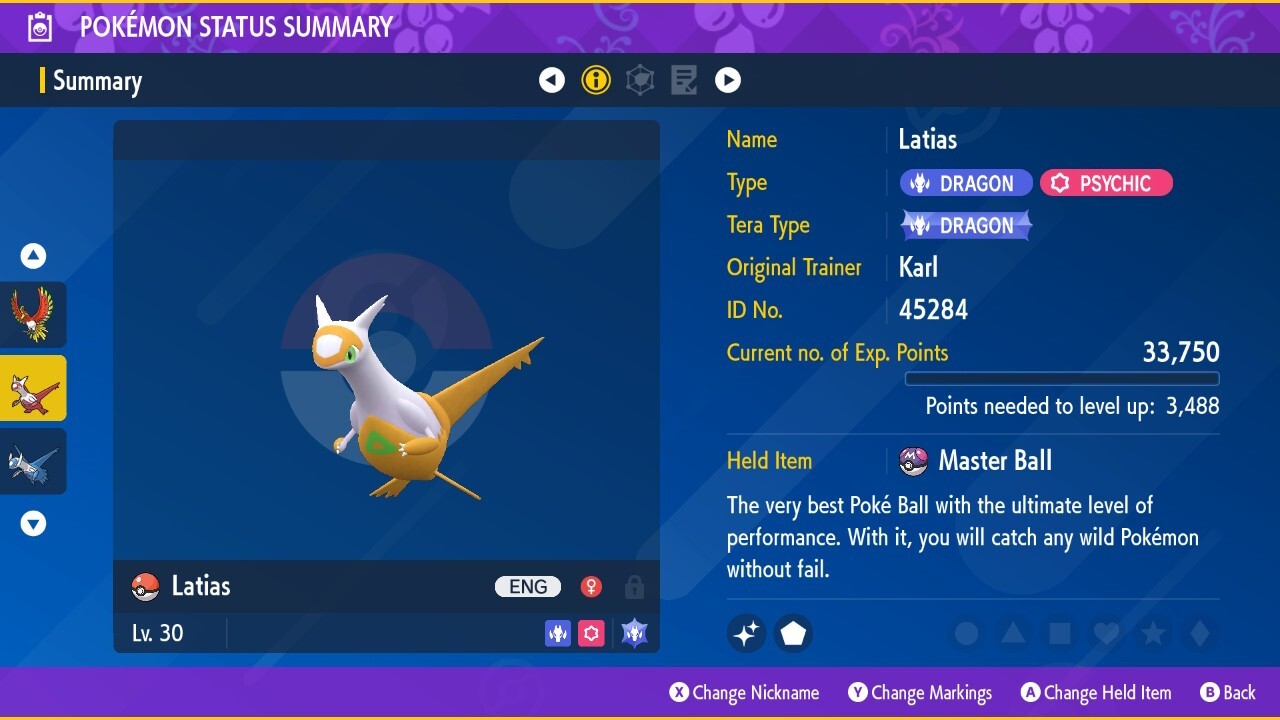The height and width of the screenshot is (720, 1280).
Task: Click the shiny sparkle symbol
Action: pos(746,633)
